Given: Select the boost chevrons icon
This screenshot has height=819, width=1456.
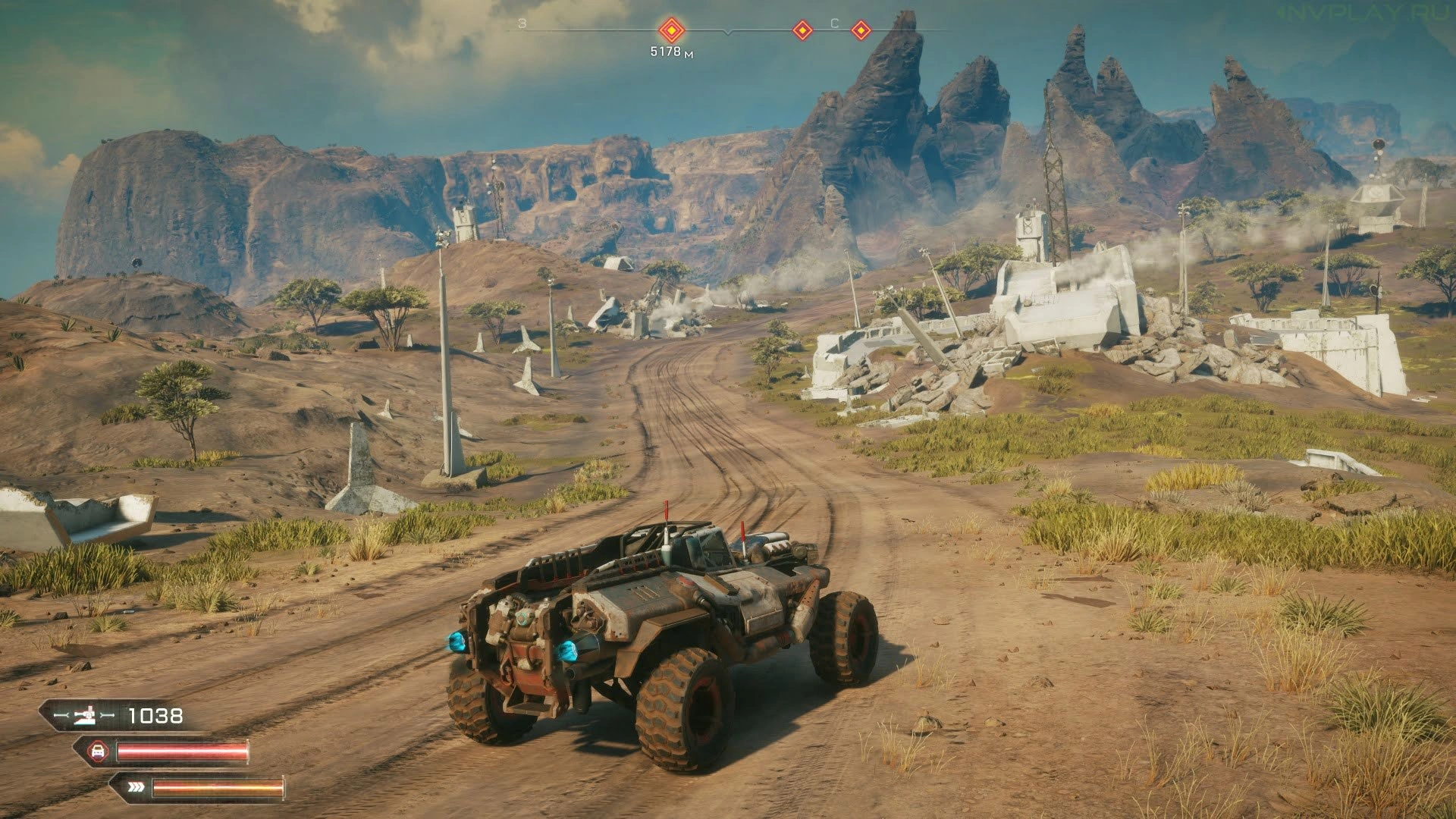Looking at the screenshot, I should point(133,787).
